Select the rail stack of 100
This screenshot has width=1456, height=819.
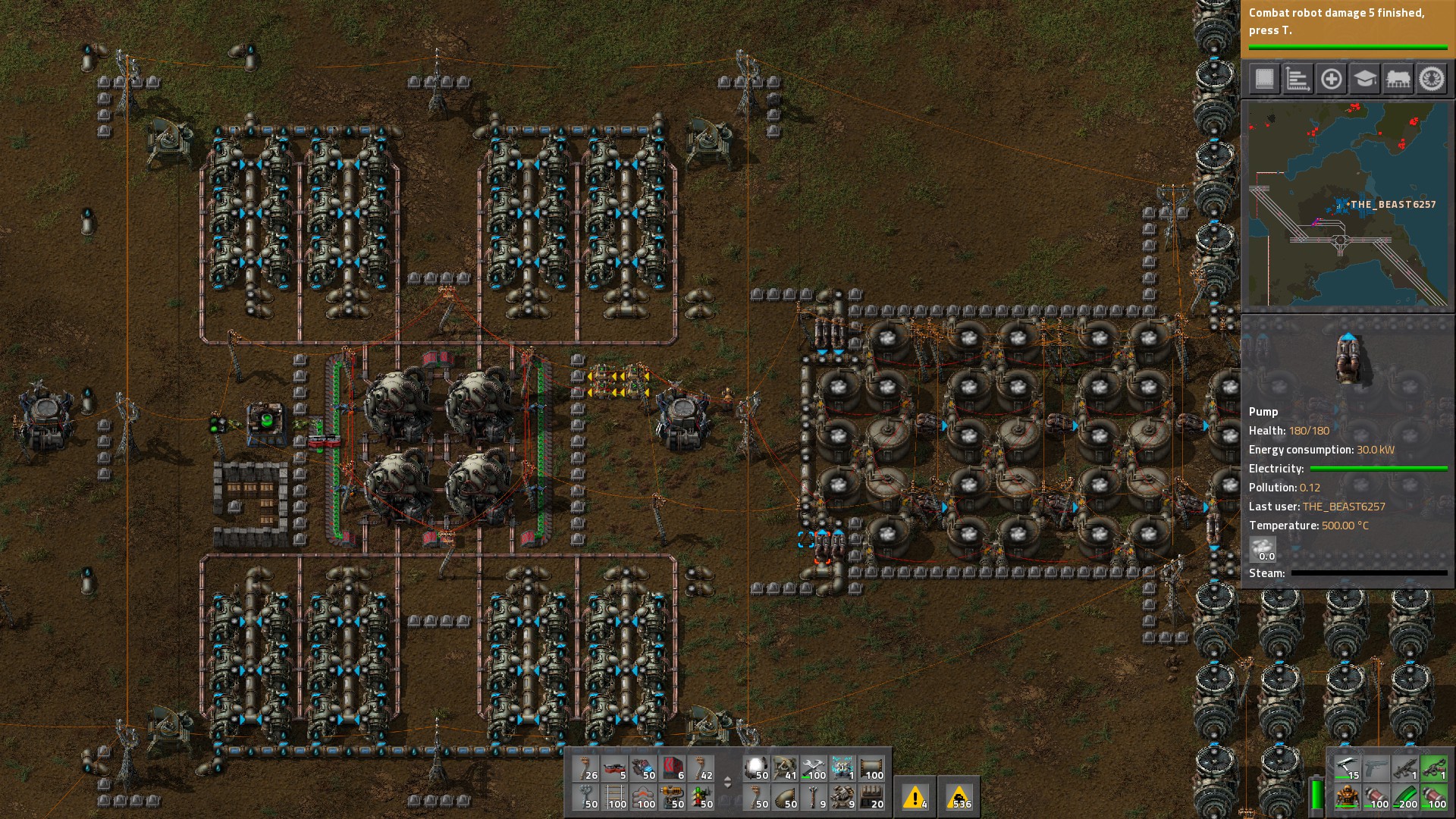pos(616,797)
